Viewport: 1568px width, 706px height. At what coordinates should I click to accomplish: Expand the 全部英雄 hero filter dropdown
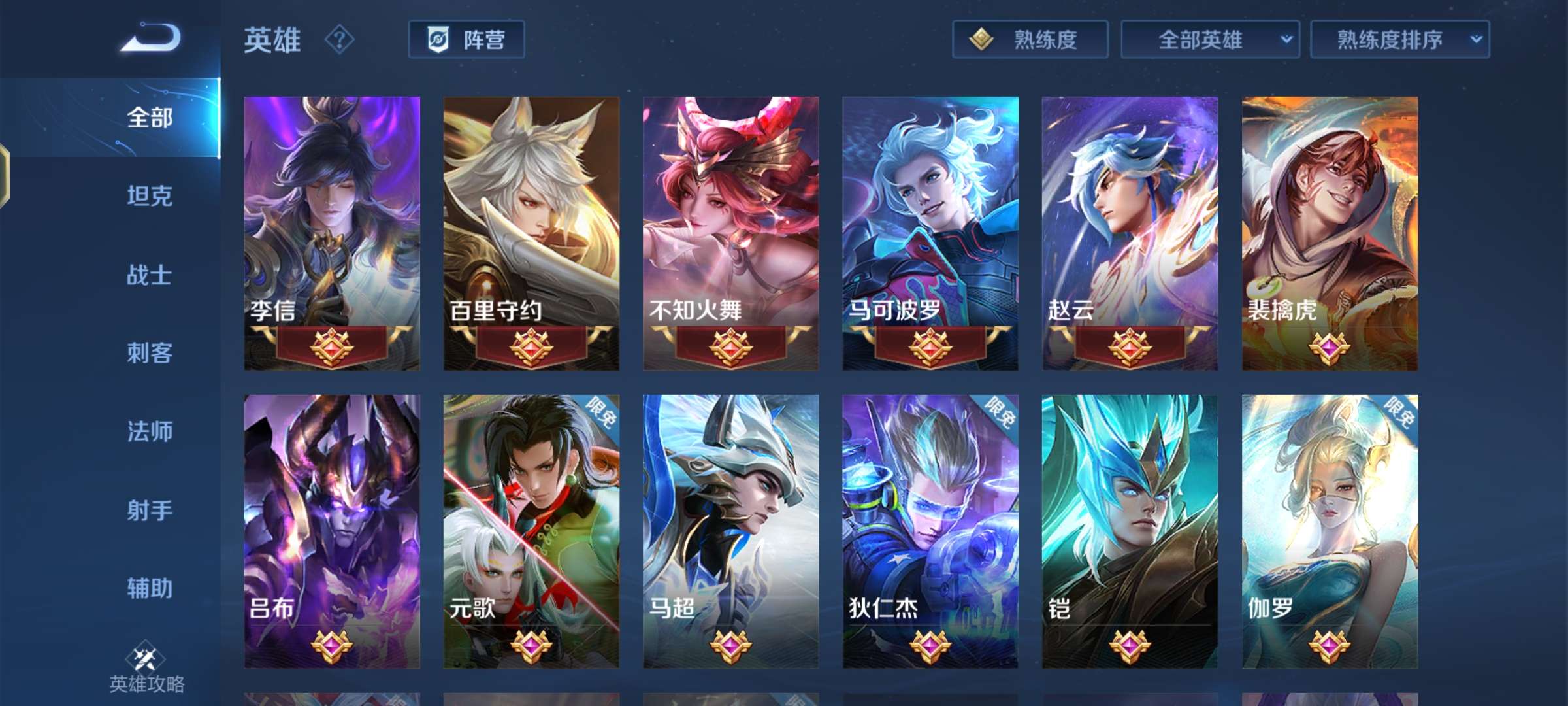(x=1209, y=40)
